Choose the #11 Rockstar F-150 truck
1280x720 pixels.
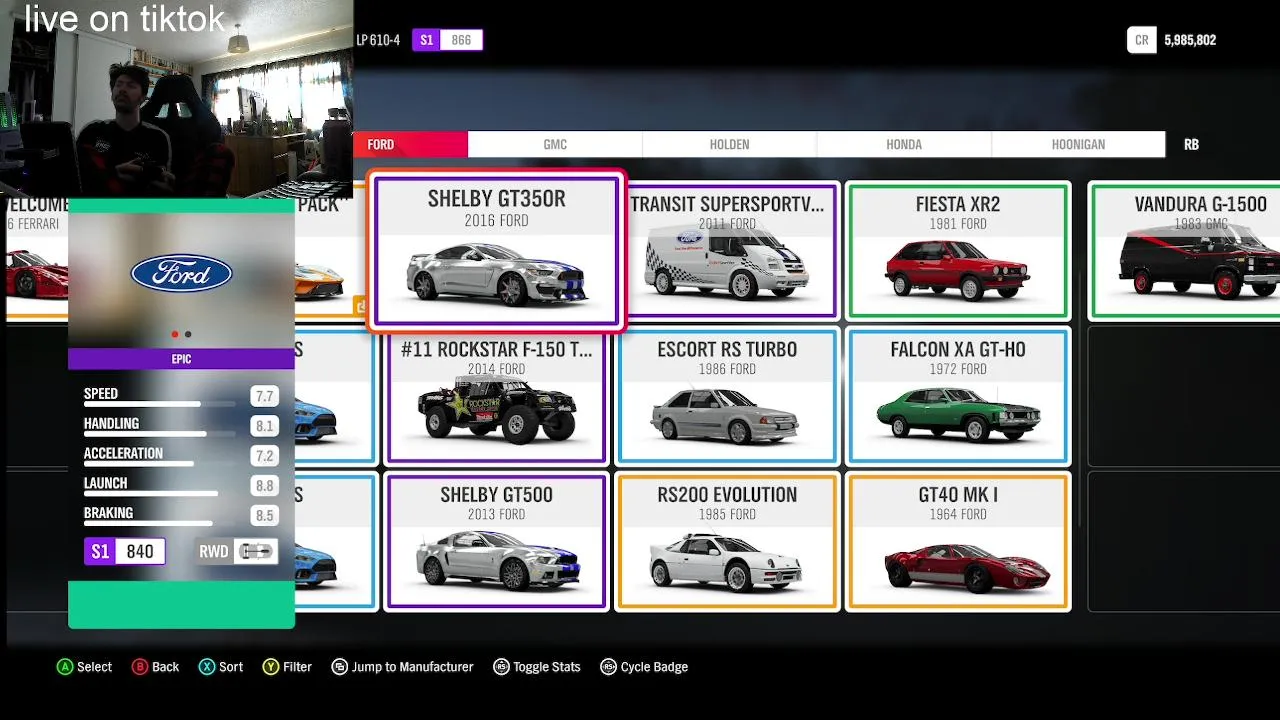pos(497,397)
